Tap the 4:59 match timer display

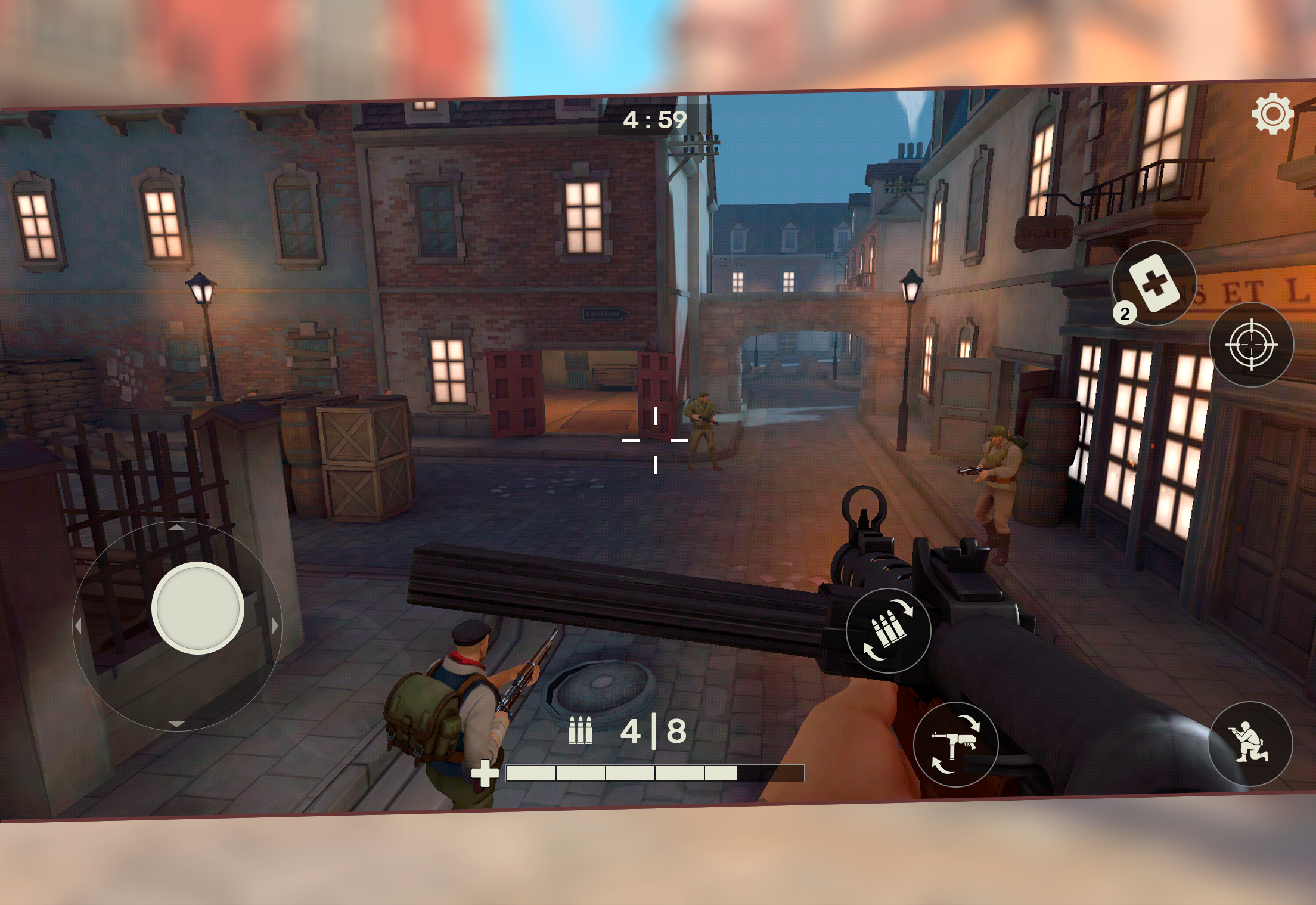(x=654, y=119)
